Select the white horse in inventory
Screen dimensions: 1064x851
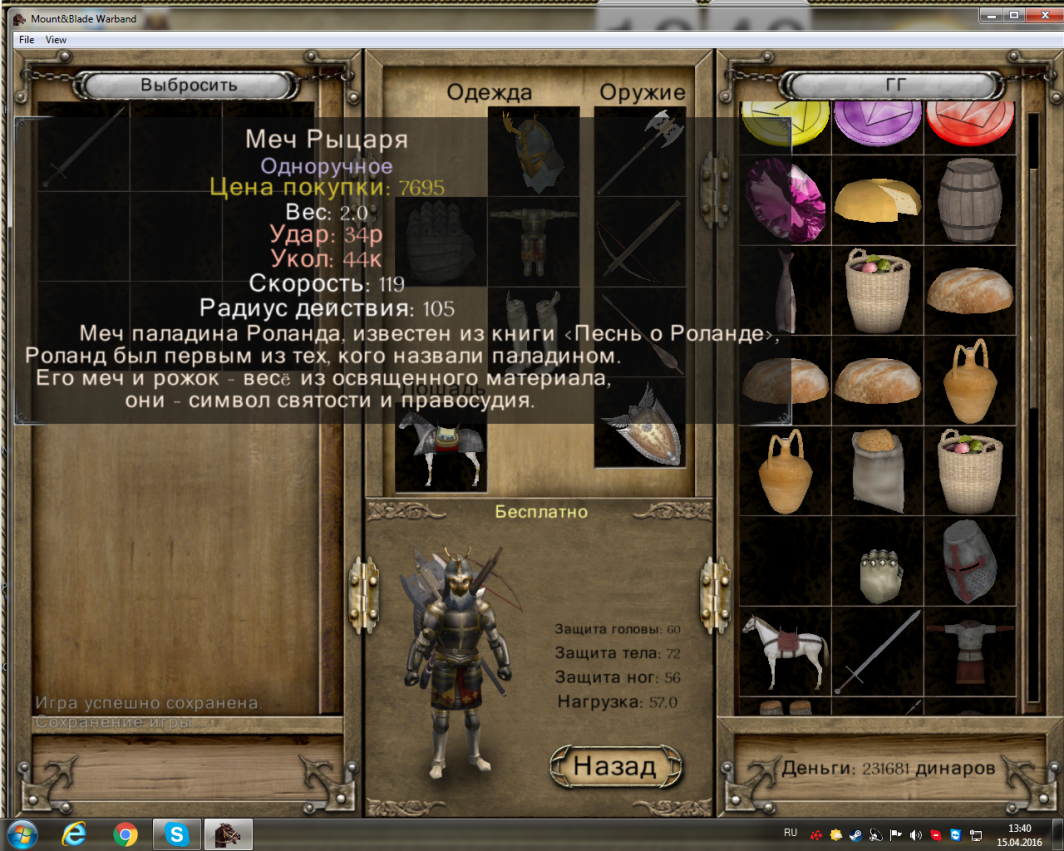[785, 651]
